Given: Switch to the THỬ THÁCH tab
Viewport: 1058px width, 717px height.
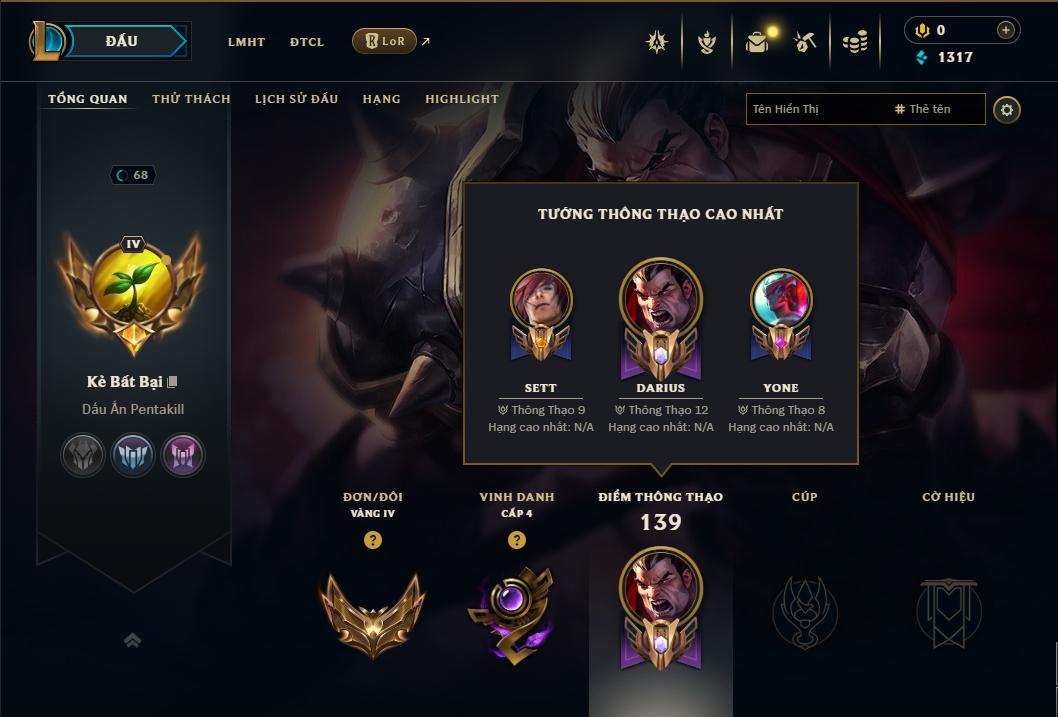Looking at the screenshot, I should pyautogui.click(x=191, y=99).
